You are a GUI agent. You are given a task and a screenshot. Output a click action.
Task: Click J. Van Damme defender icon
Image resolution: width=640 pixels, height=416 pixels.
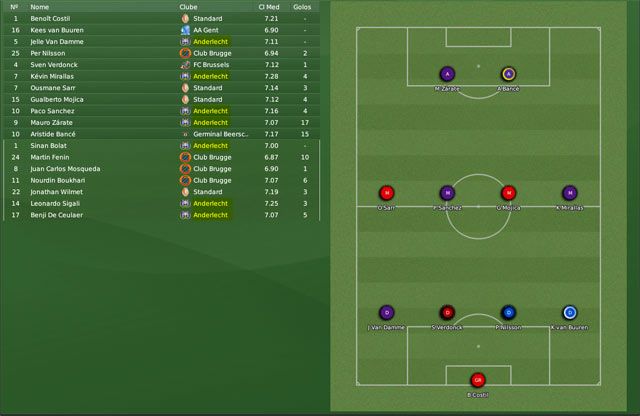386,312
